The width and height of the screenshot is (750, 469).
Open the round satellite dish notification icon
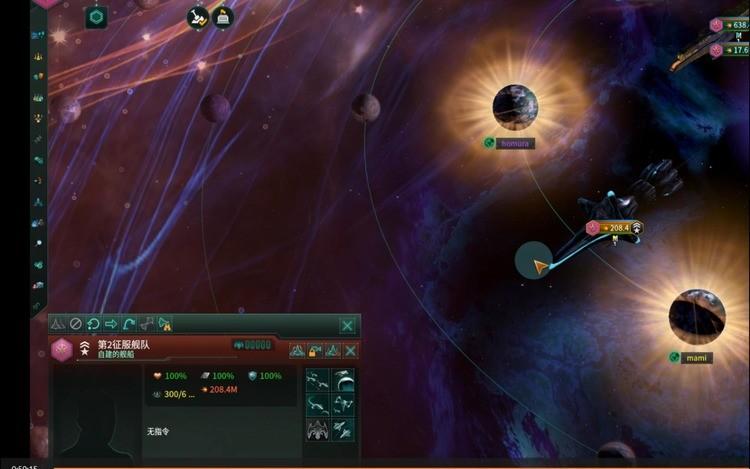tap(199, 17)
